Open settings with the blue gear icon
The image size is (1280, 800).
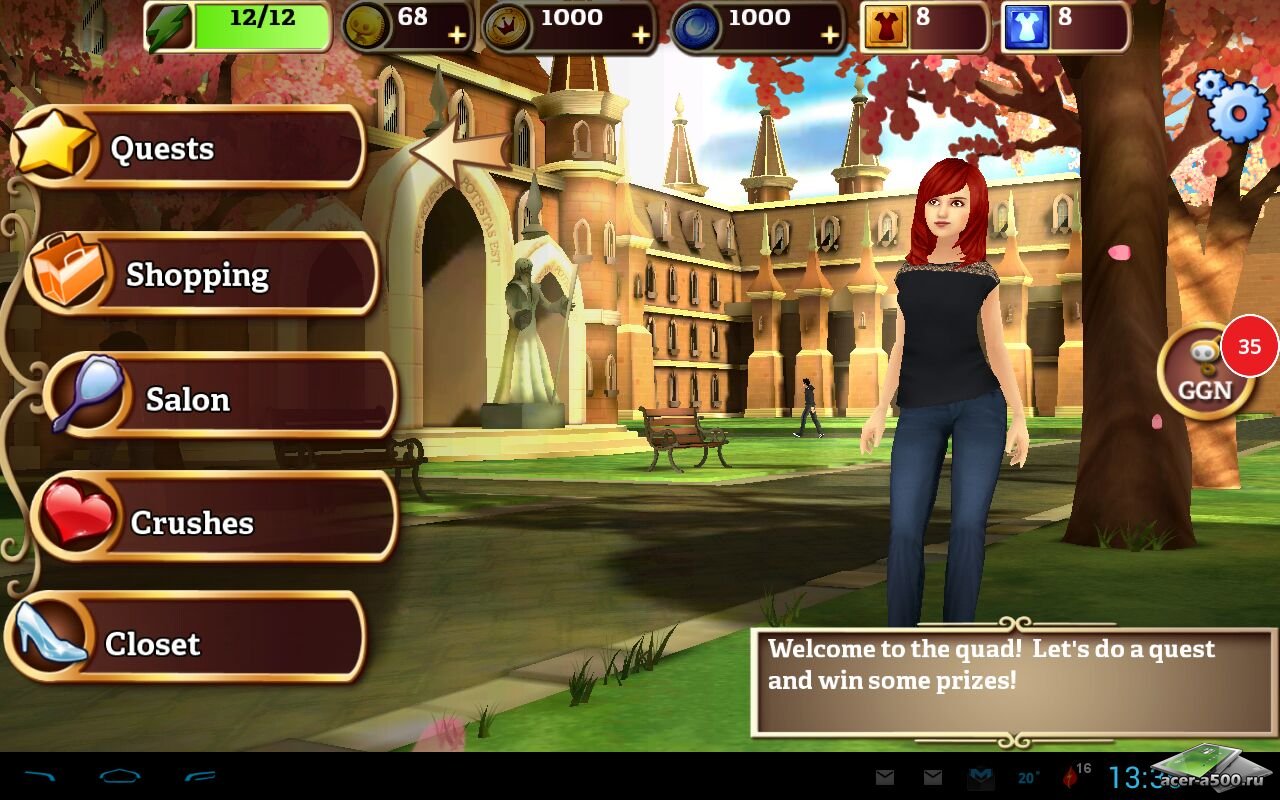pos(1234,107)
